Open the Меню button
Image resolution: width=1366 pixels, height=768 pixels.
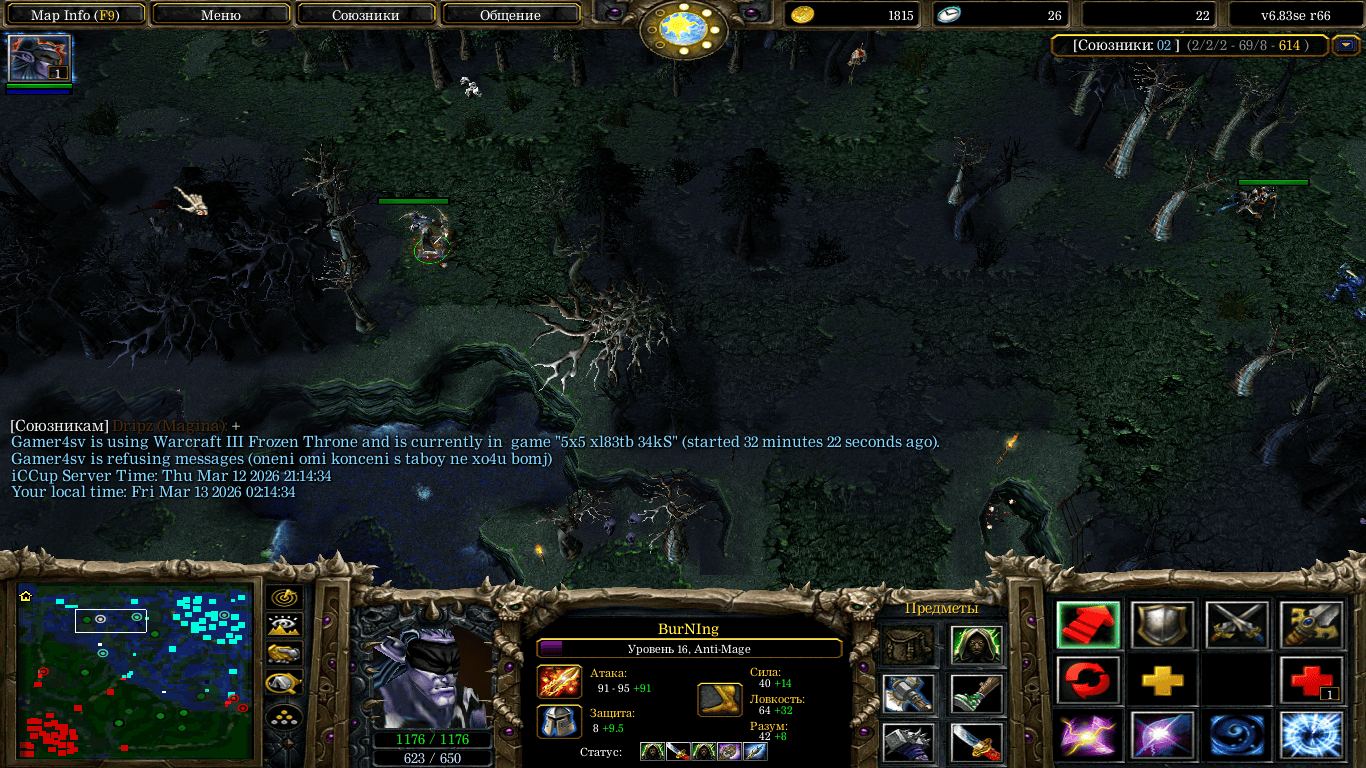coord(221,15)
